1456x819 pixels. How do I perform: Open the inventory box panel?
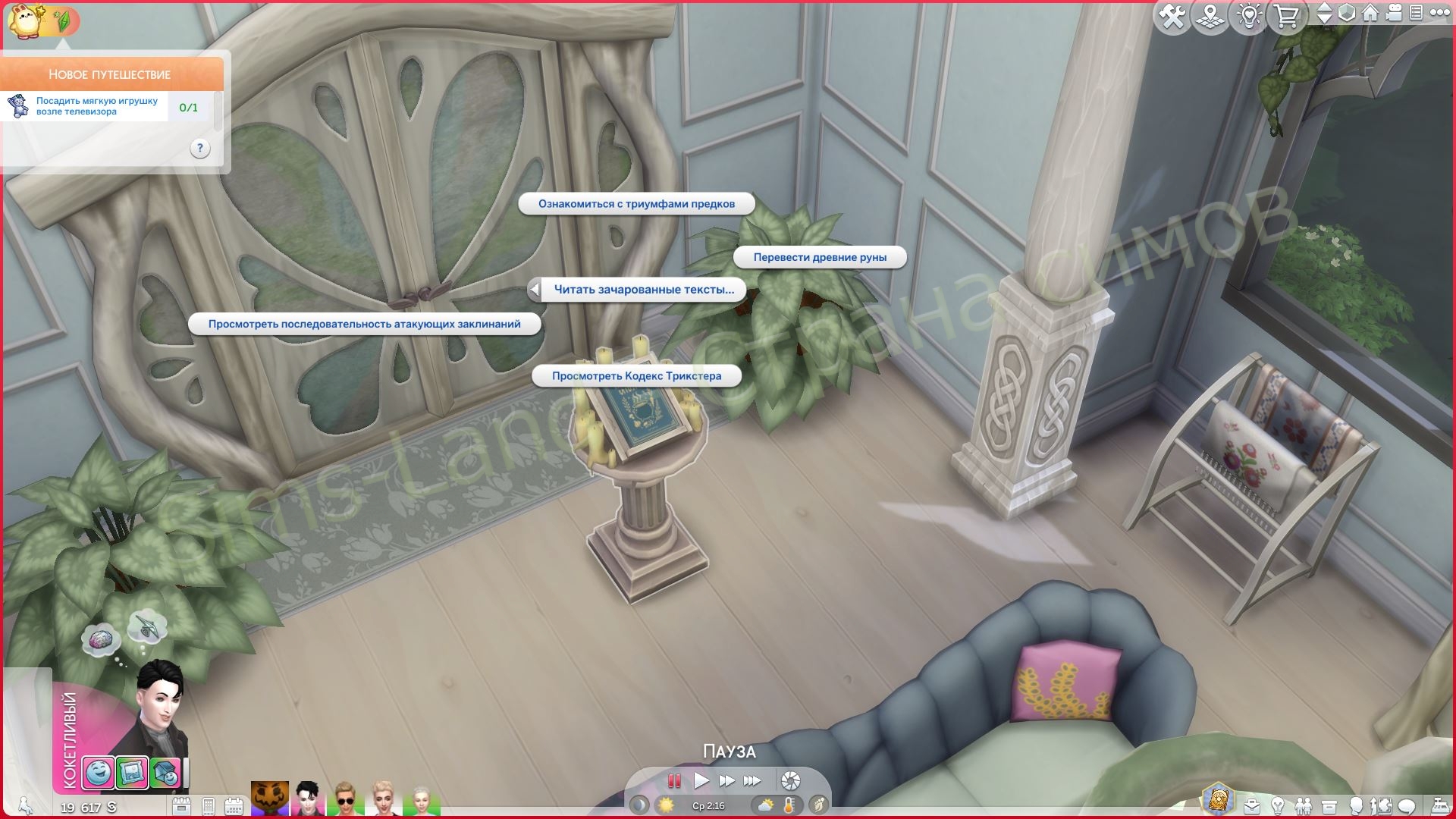1329,806
